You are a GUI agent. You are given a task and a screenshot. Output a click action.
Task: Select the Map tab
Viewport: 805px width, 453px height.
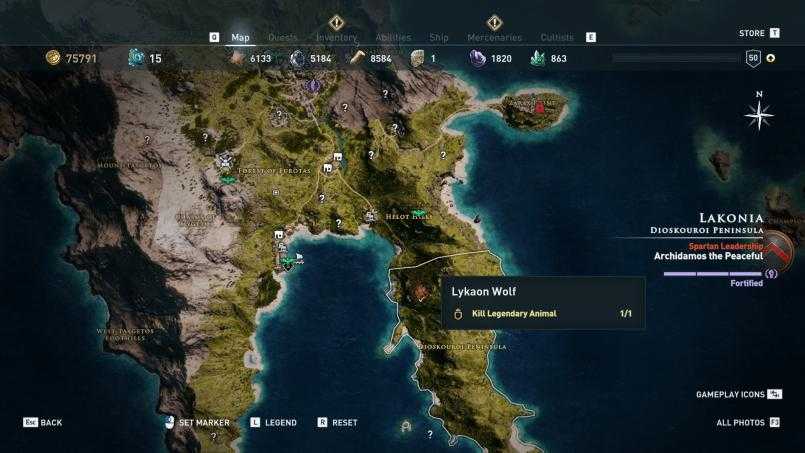click(x=240, y=38)
